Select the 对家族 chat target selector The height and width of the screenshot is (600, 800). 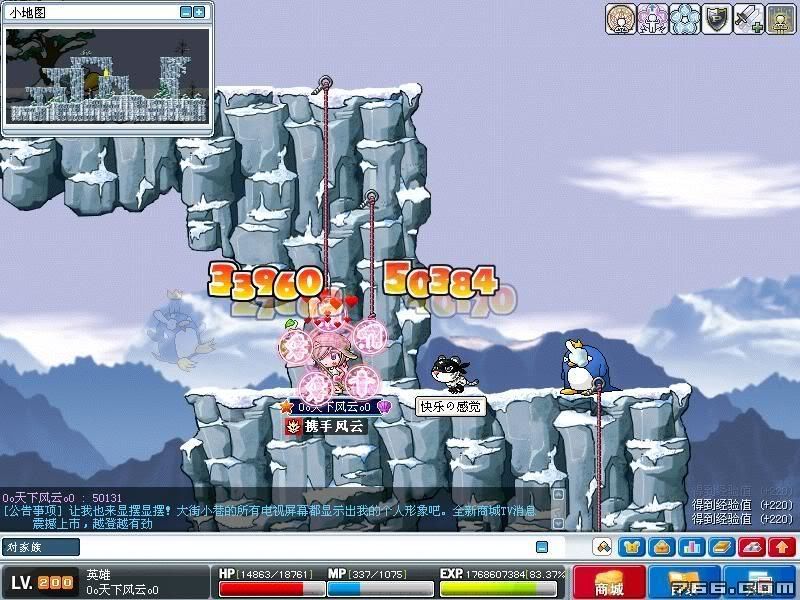(41, 547)
